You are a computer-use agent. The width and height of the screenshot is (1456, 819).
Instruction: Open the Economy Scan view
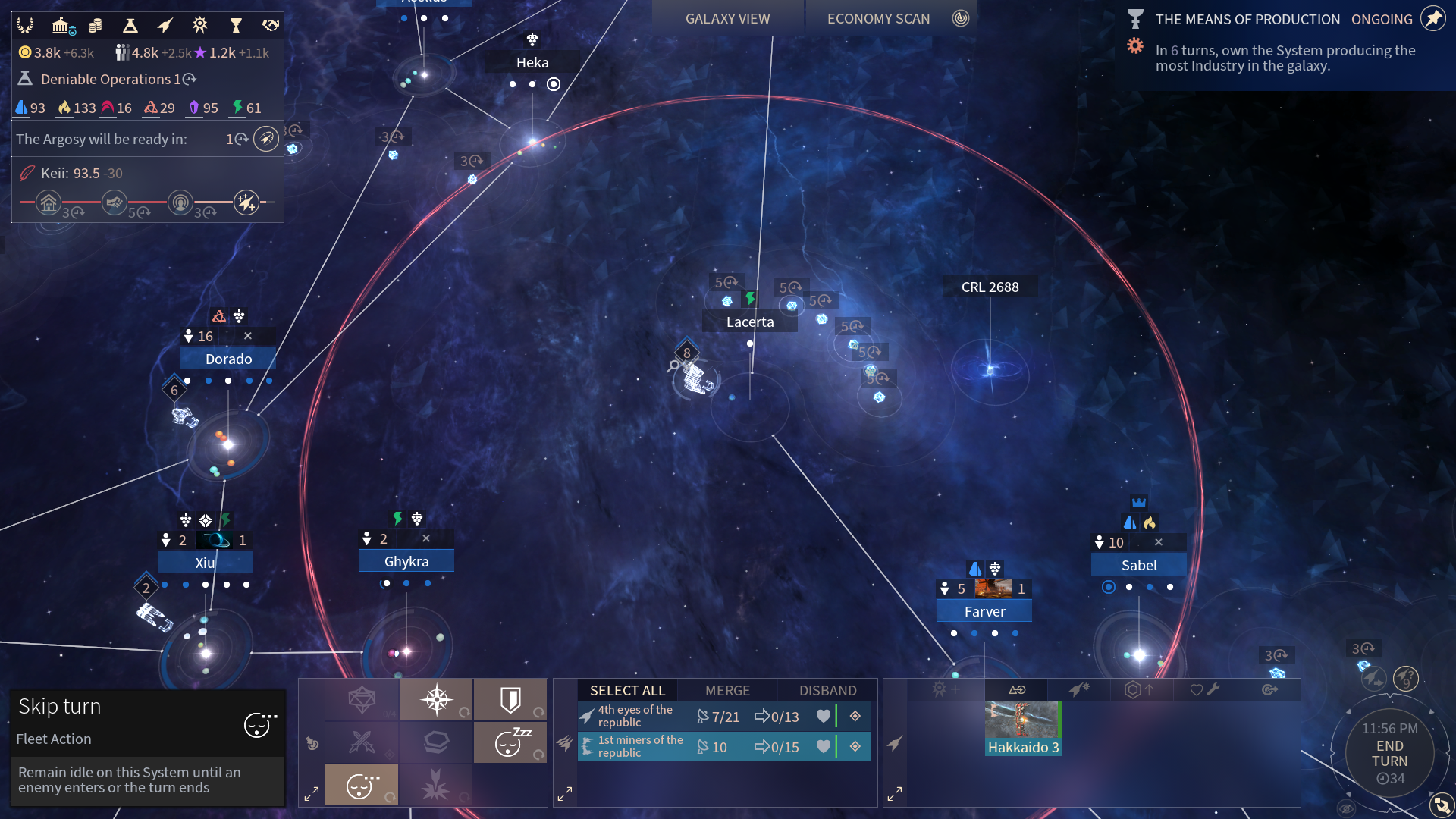[878, 19]
